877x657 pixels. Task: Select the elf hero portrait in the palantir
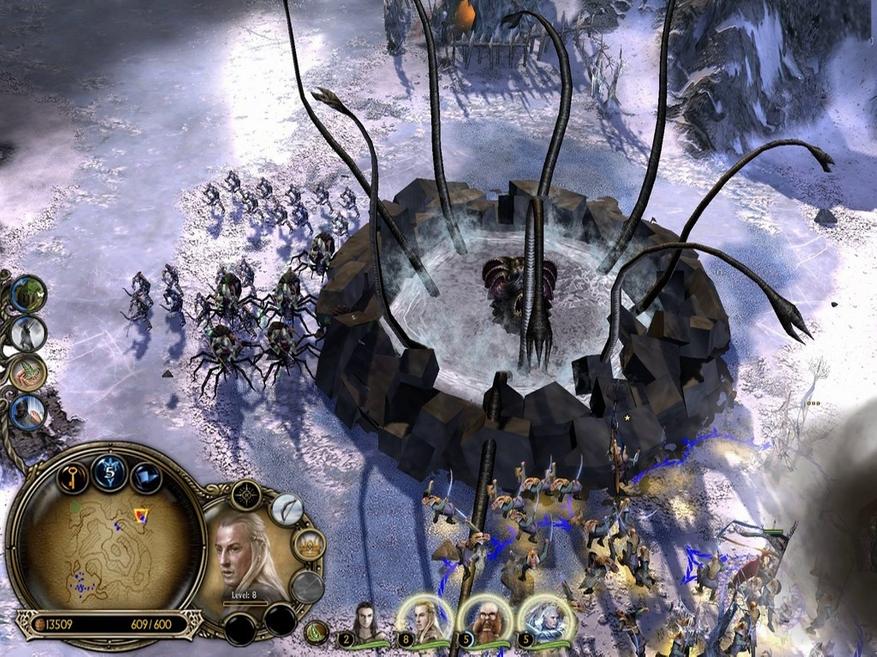[x=246, y=555]
